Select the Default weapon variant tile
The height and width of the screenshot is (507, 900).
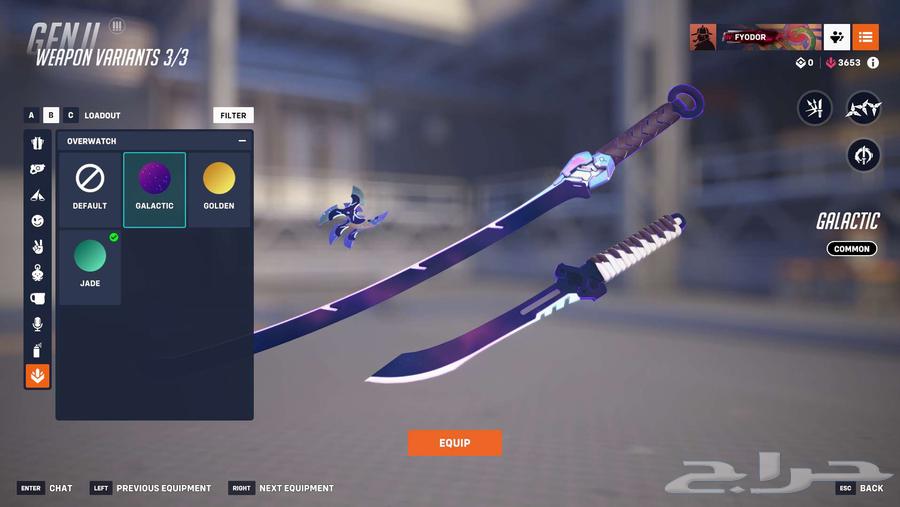90,189
